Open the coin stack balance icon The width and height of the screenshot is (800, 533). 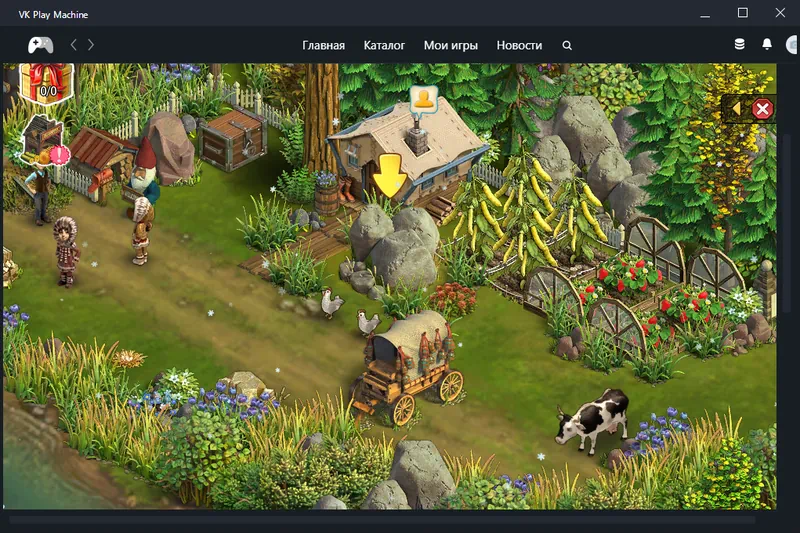[x=740, y=45]
